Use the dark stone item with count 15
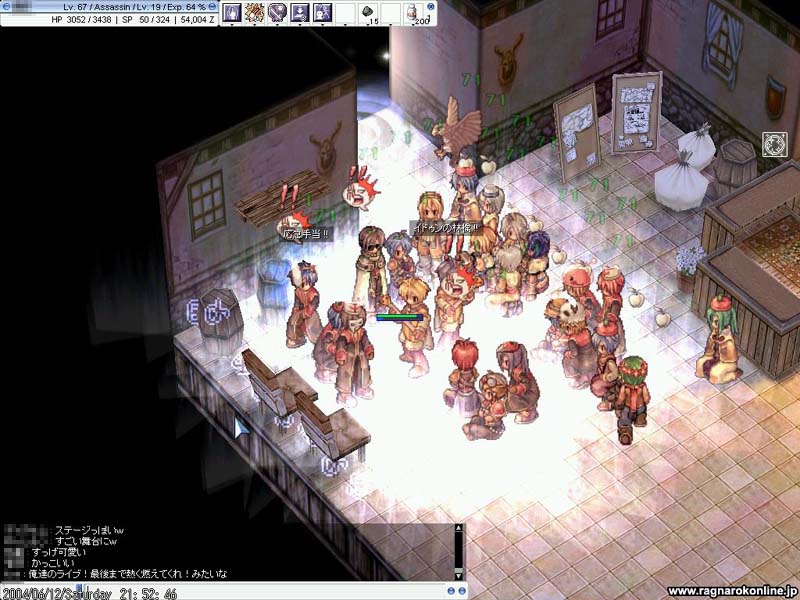 [367, 13]
